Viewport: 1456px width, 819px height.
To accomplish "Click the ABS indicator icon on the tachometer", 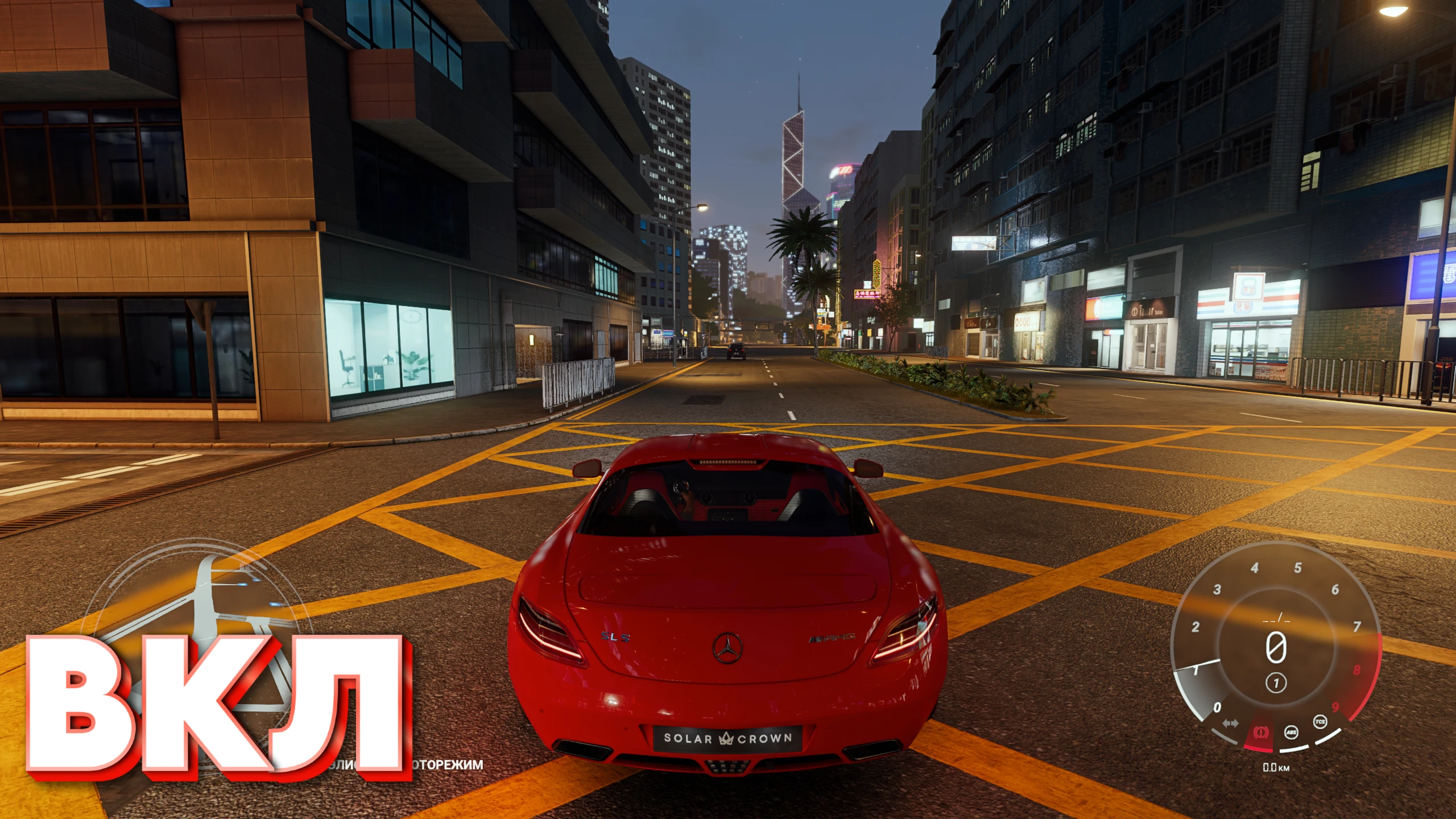I will pyautogui.click(x=1290, y=733).
